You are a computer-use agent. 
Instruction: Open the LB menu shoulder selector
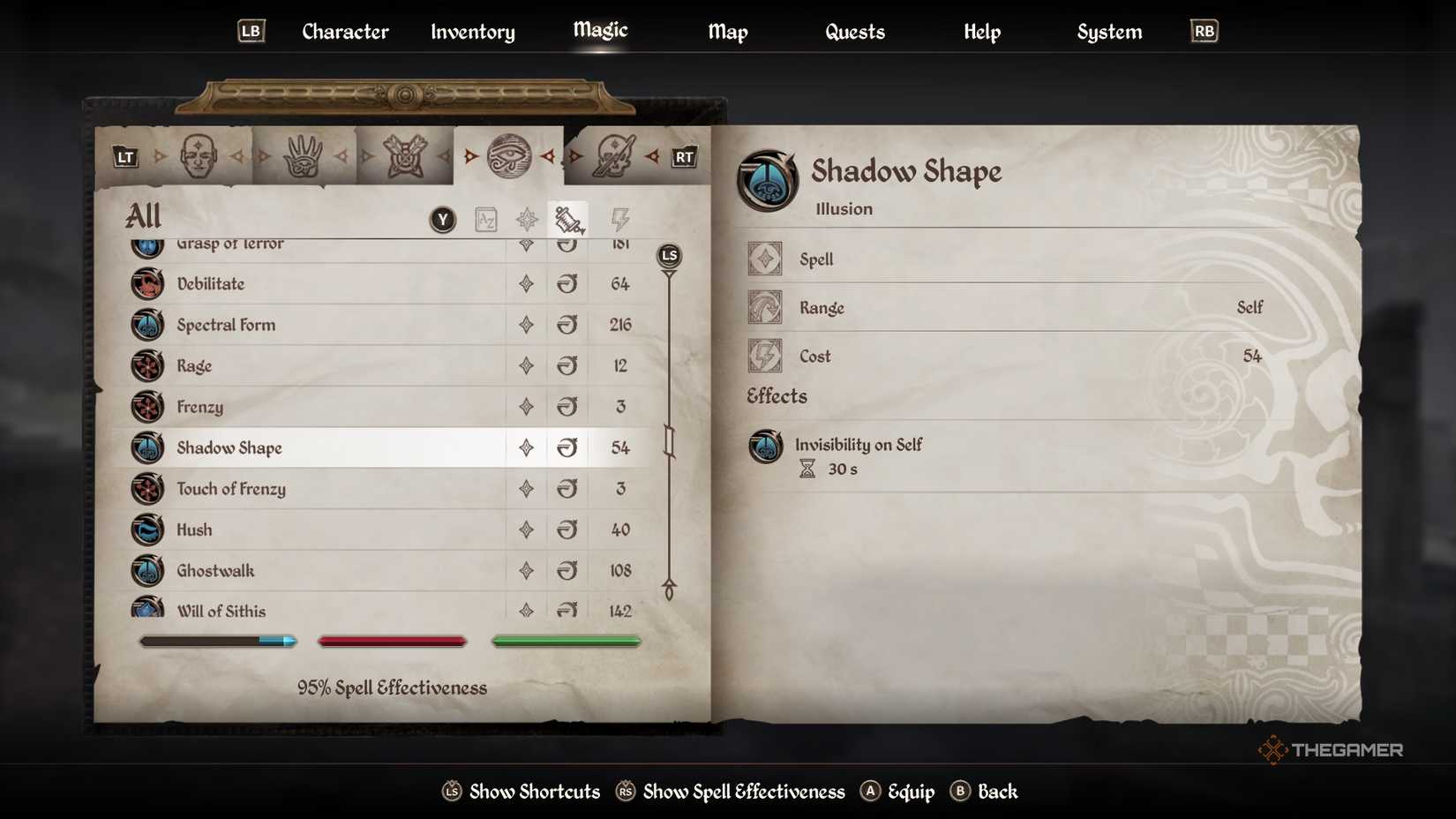tap(250, 30)
